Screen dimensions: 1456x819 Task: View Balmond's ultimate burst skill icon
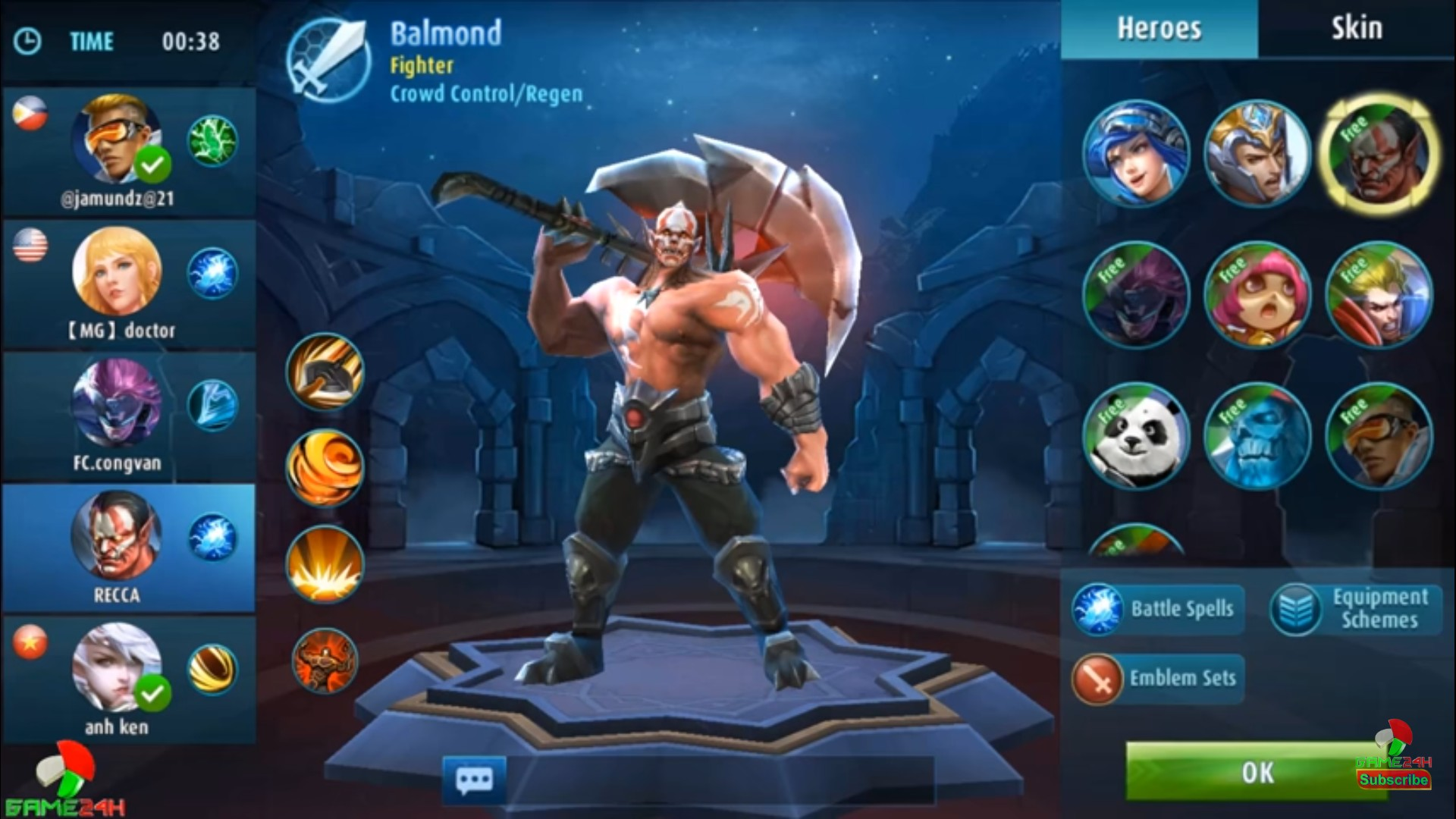tap(325, 565)
